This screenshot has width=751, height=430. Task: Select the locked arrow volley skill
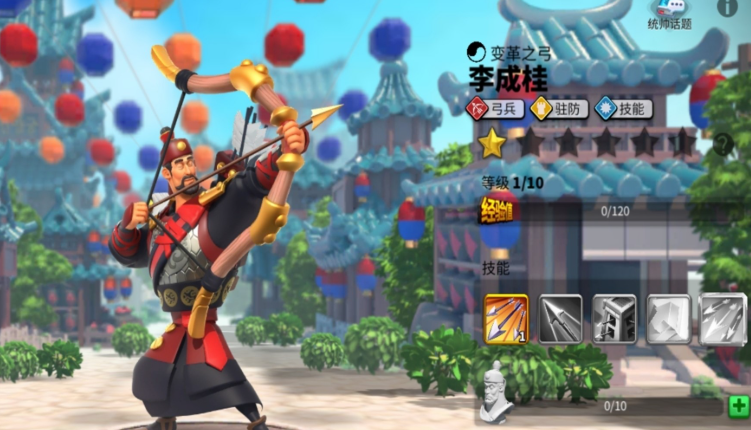point(721,318)
